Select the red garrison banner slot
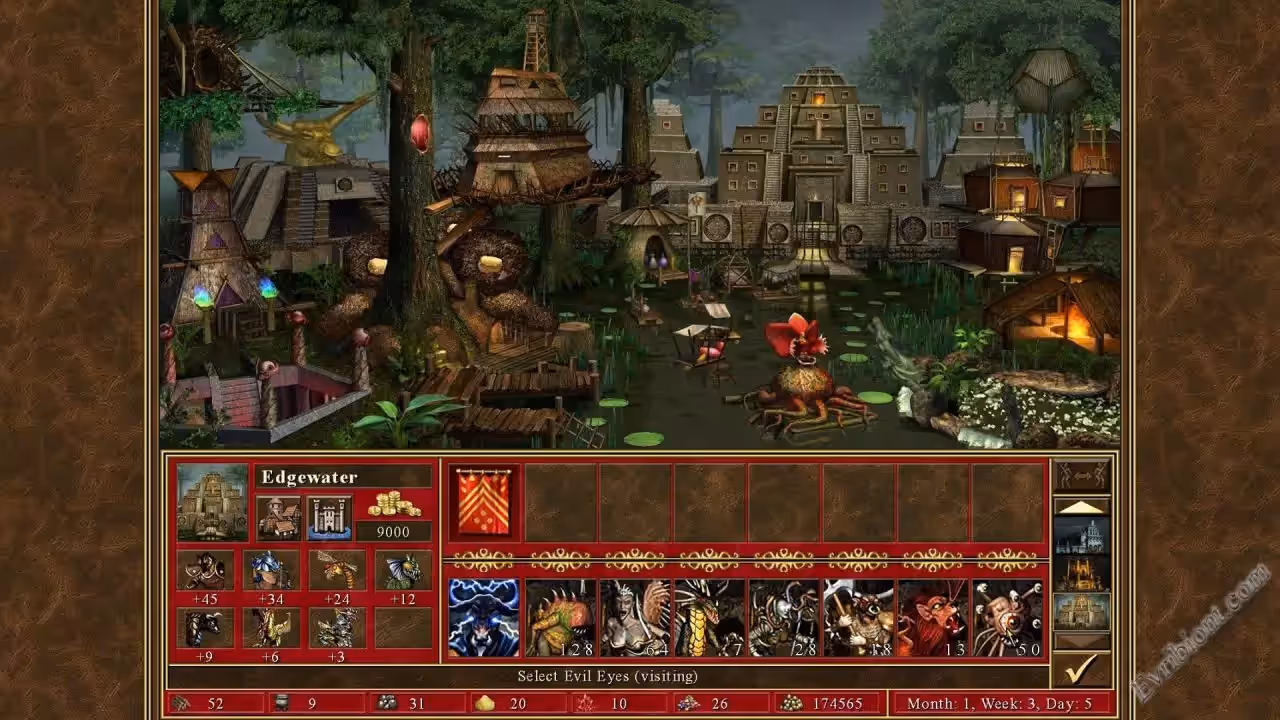 (x=485, y=503)
